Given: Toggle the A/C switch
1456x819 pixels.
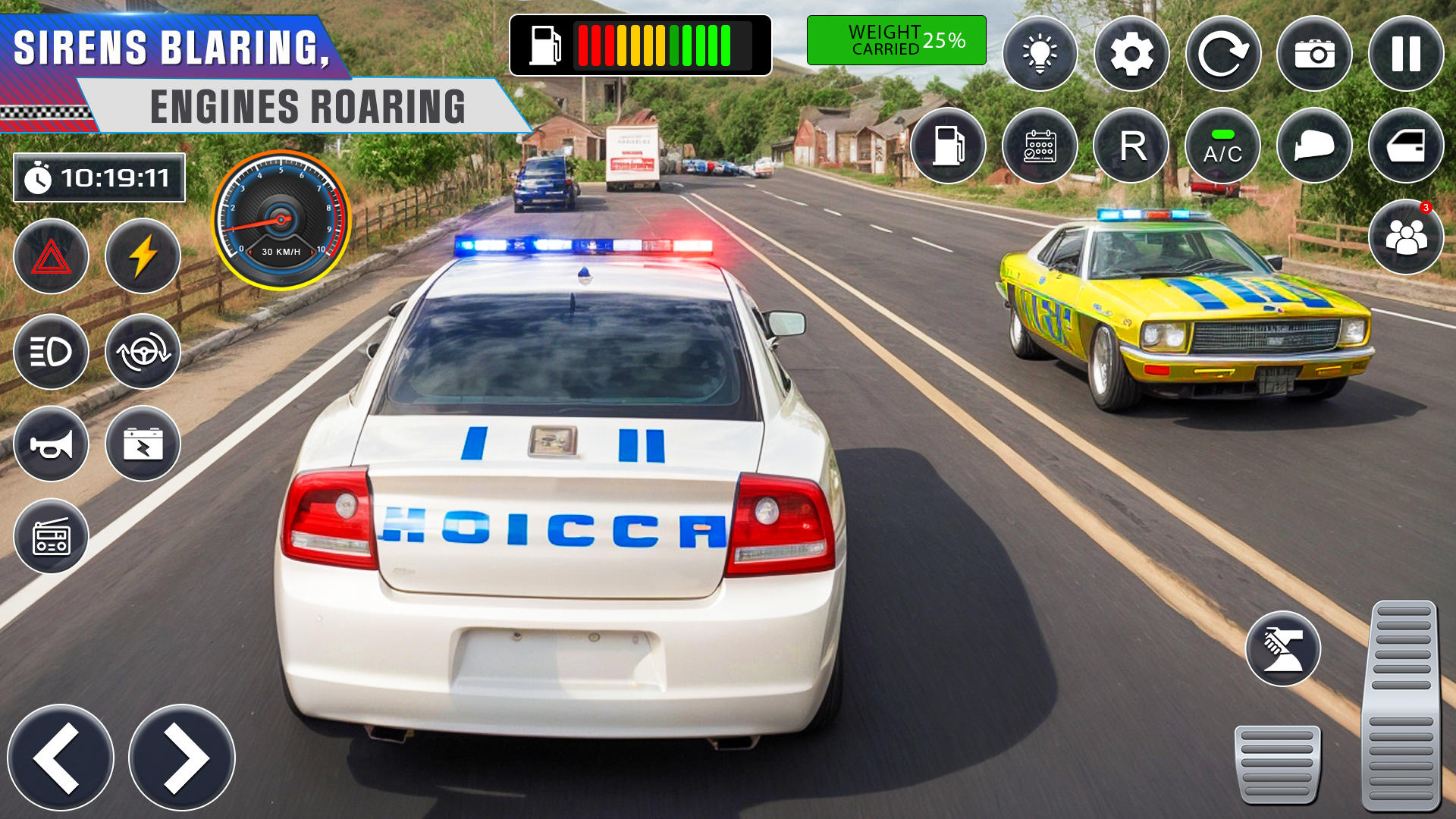Looking at the screenshot, I should (1224, 146).
